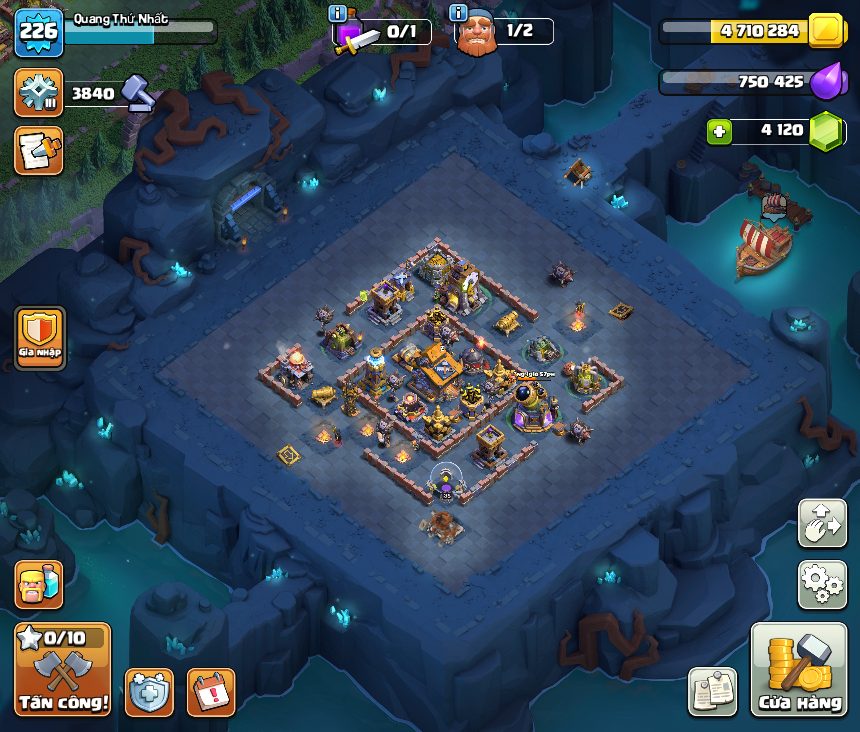This screenshot has height=732, width=860.
Task: Click the Gia nhập clan shield
Action: pyautogui.click(x=40, y=338)
